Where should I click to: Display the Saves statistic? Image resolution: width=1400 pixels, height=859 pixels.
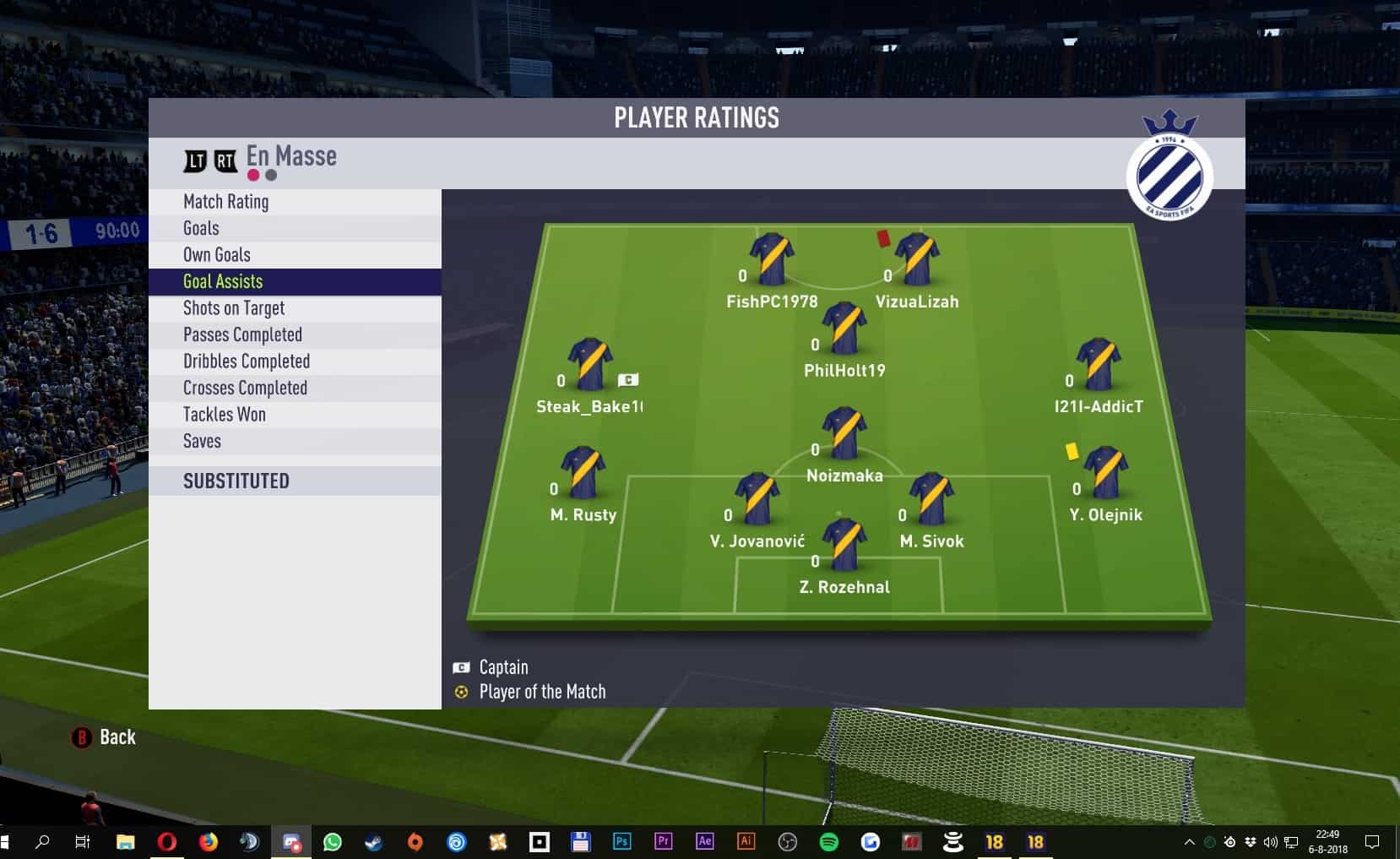202,441
